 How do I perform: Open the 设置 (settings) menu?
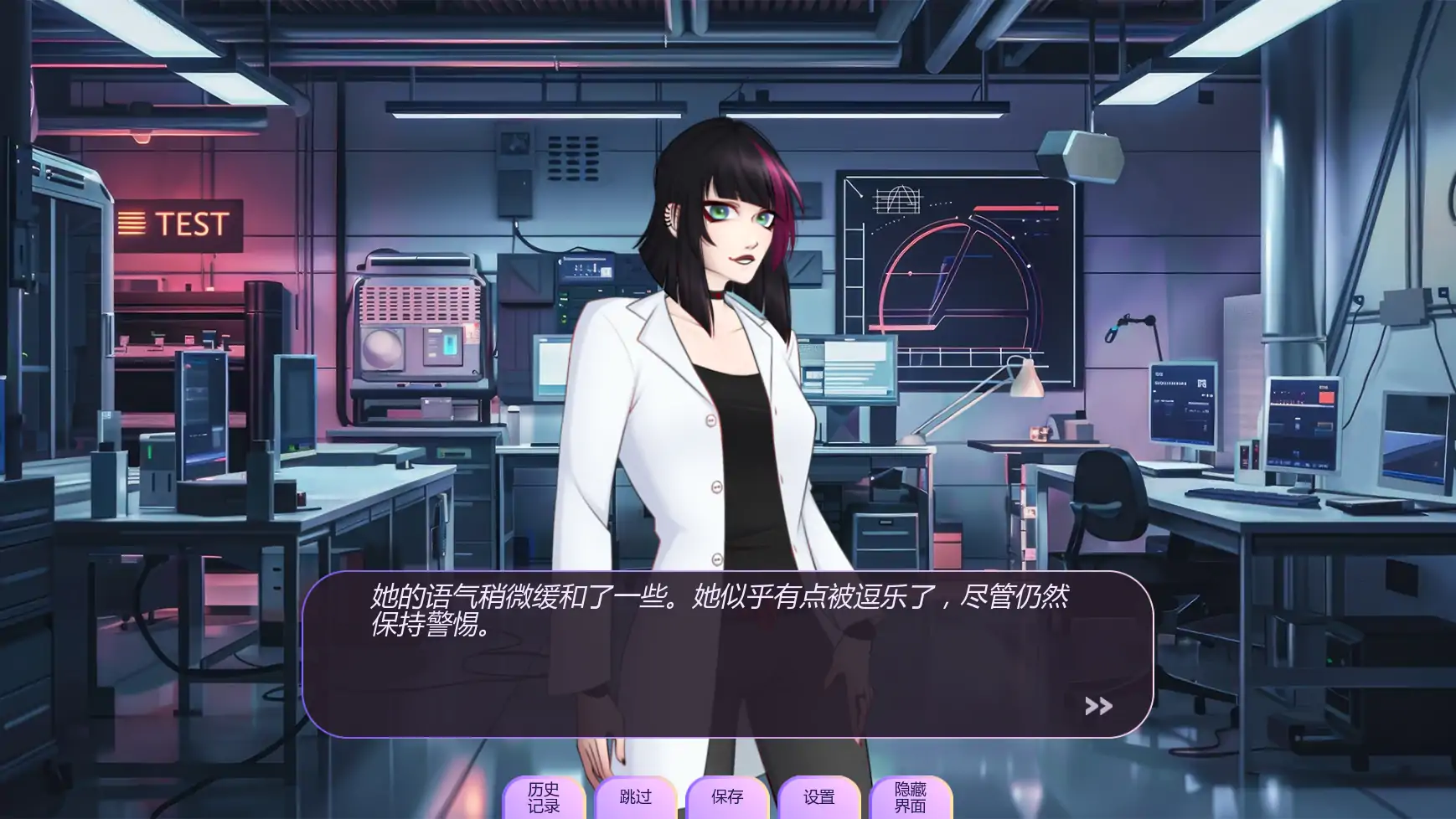tap(819, 797)
